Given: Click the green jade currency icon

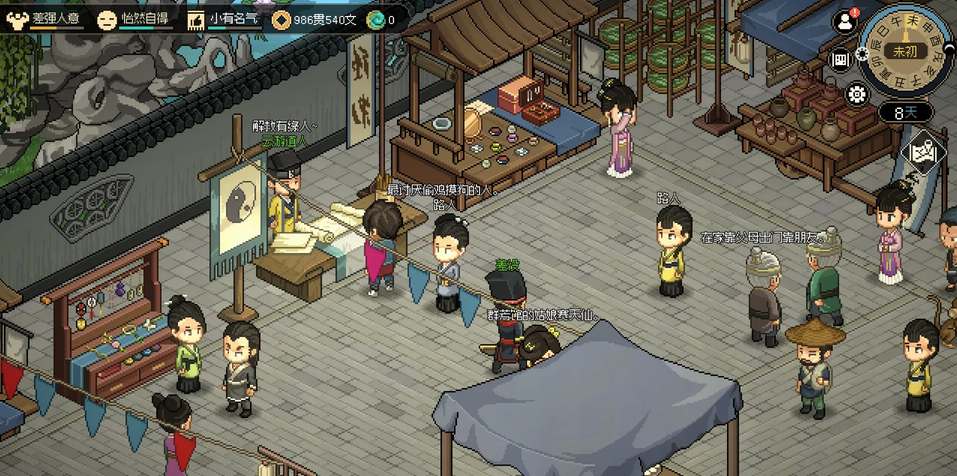Looking at the screenshot, I should pyautogui.click(x=375, y=19).
